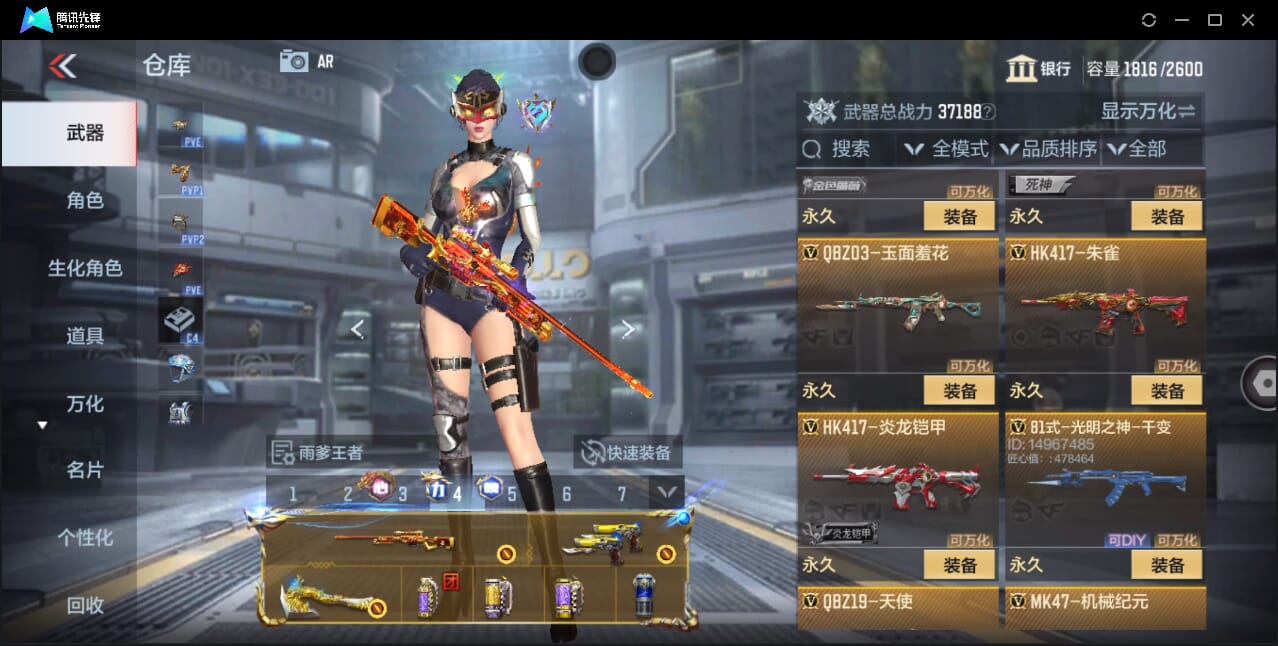Open the AR camera mode

307,61
